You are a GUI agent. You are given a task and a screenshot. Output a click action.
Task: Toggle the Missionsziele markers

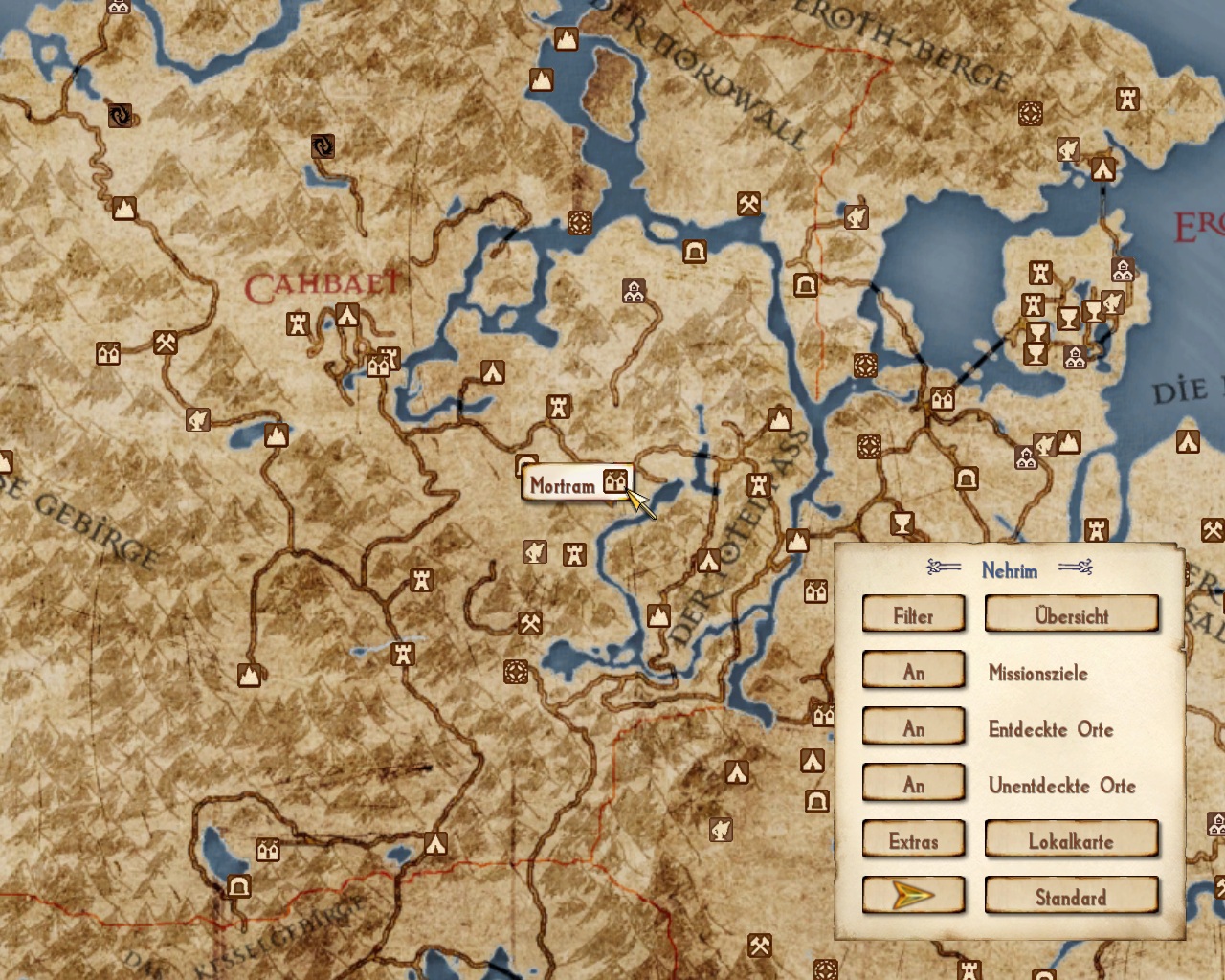tap(913, 671)
